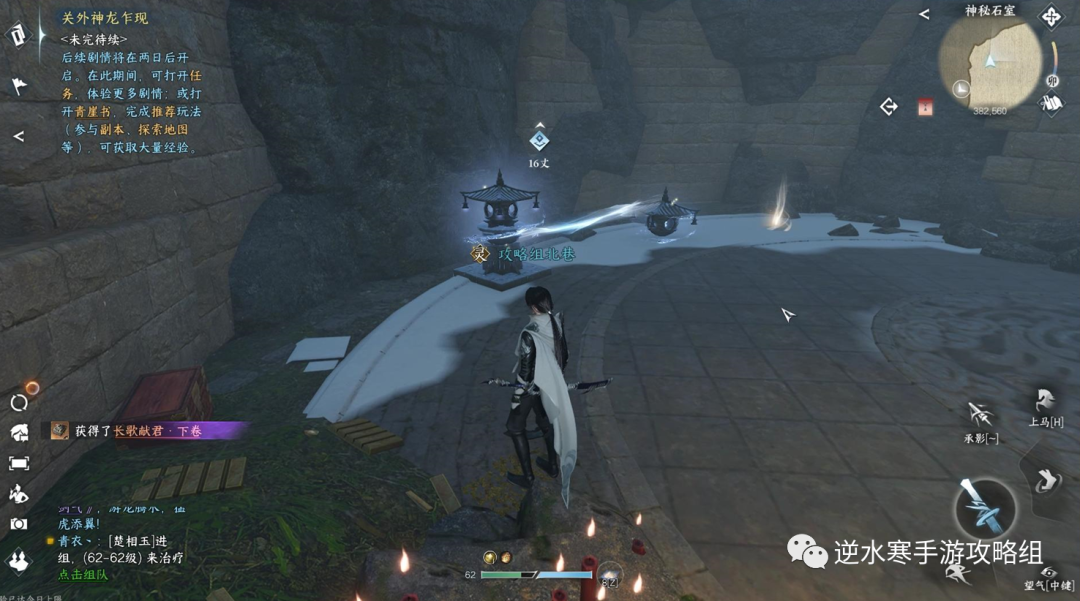Click 点击组队 to join the team
This screenshot has height=601, width=1080.
point(83,575)
